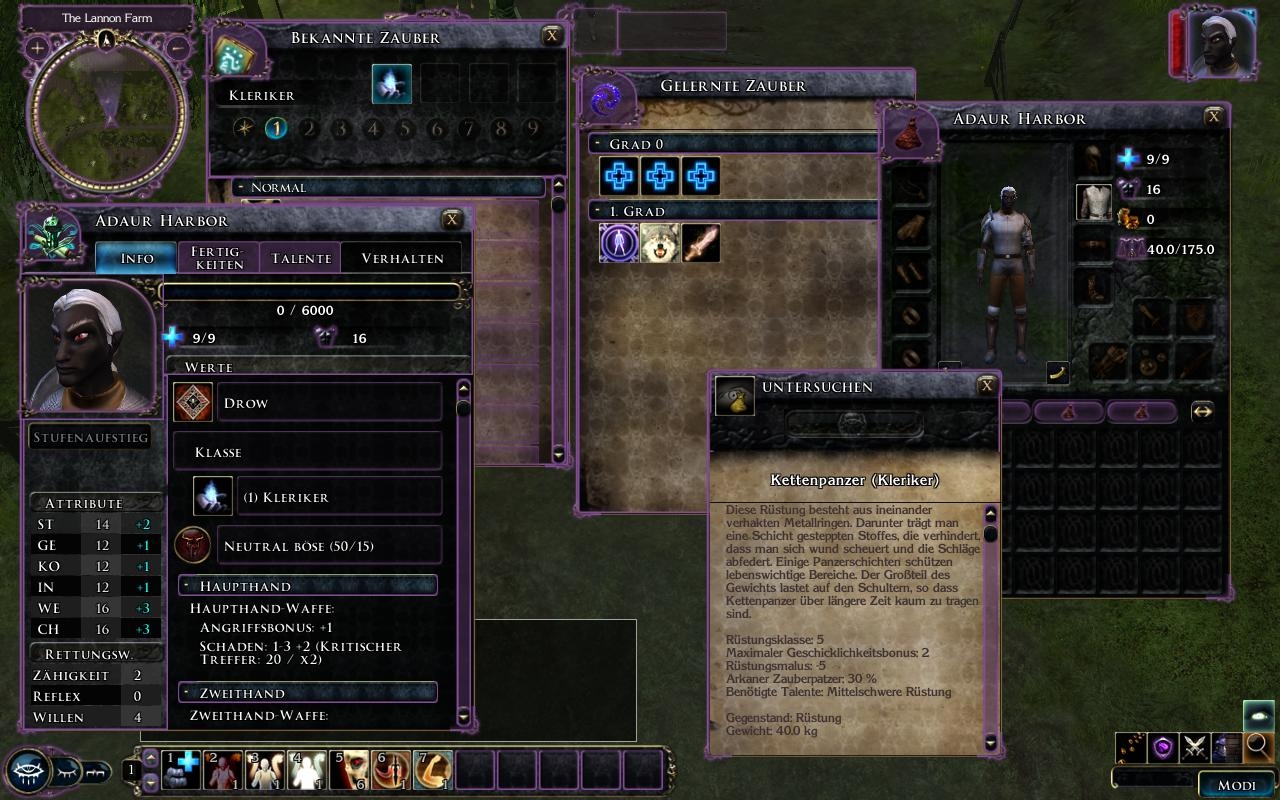Viewport: 1280px width, 800px height.
Task: Select the Info tab
Action: click(x=137, y=258)
